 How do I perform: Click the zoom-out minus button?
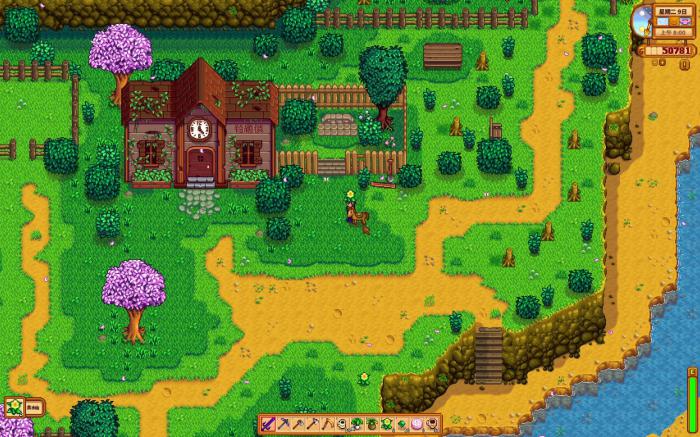tap(654, 62)
